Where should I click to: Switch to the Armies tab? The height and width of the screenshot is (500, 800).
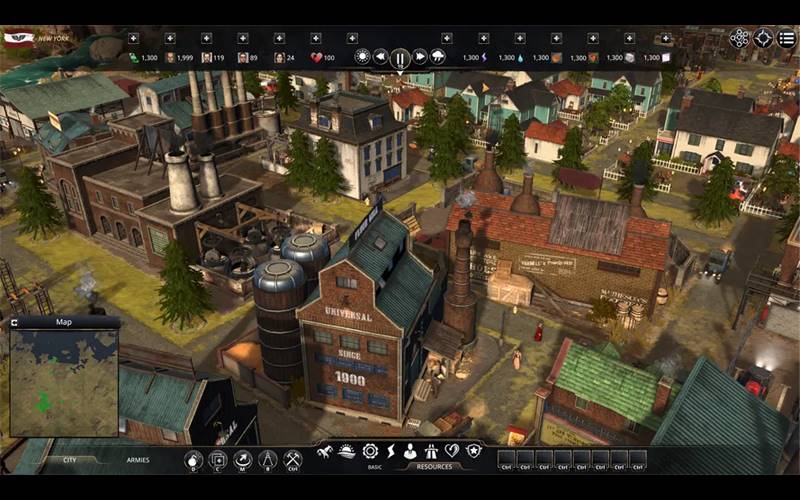(138, 460)
